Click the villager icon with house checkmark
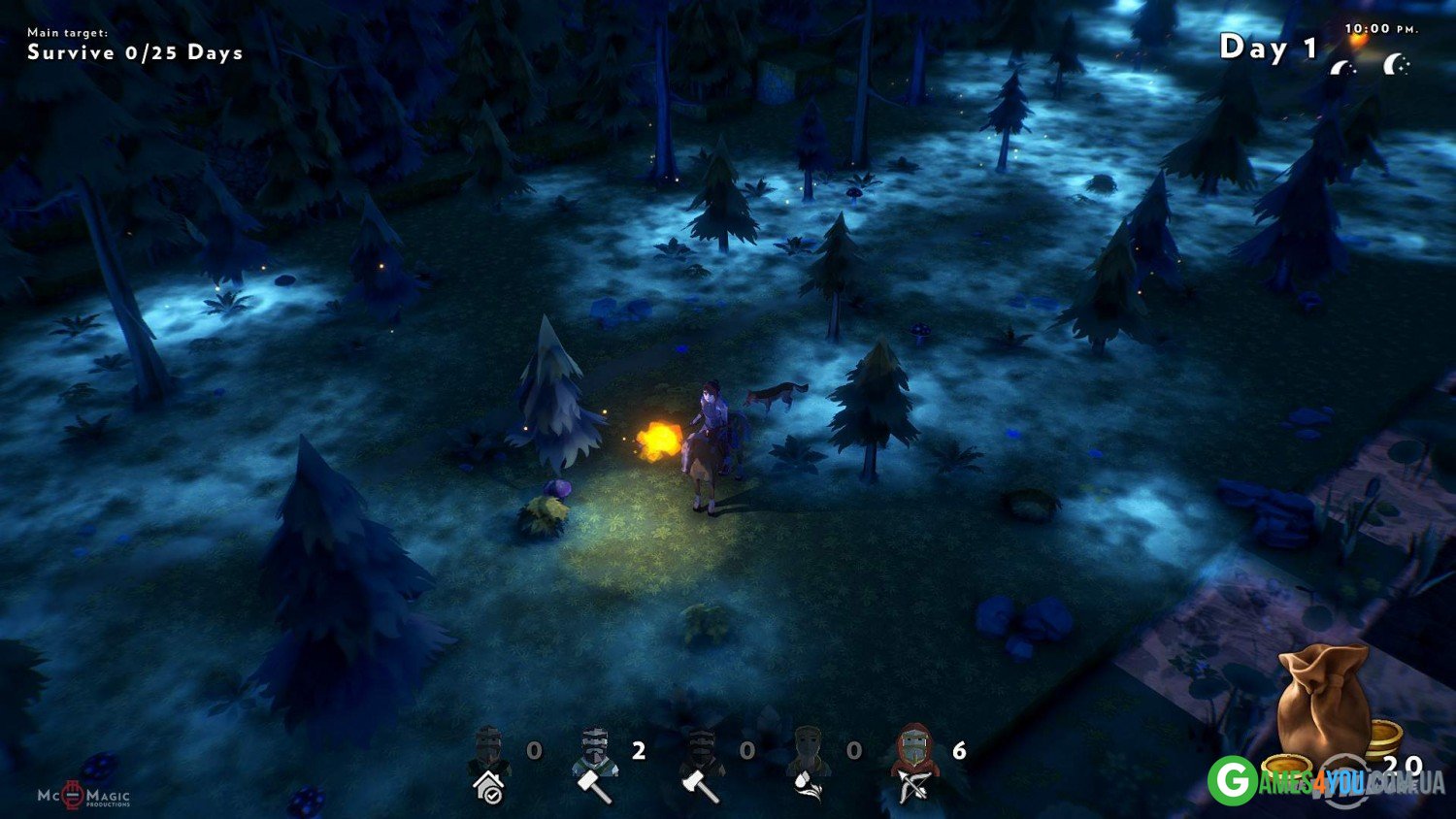 (x=490, y=764)
